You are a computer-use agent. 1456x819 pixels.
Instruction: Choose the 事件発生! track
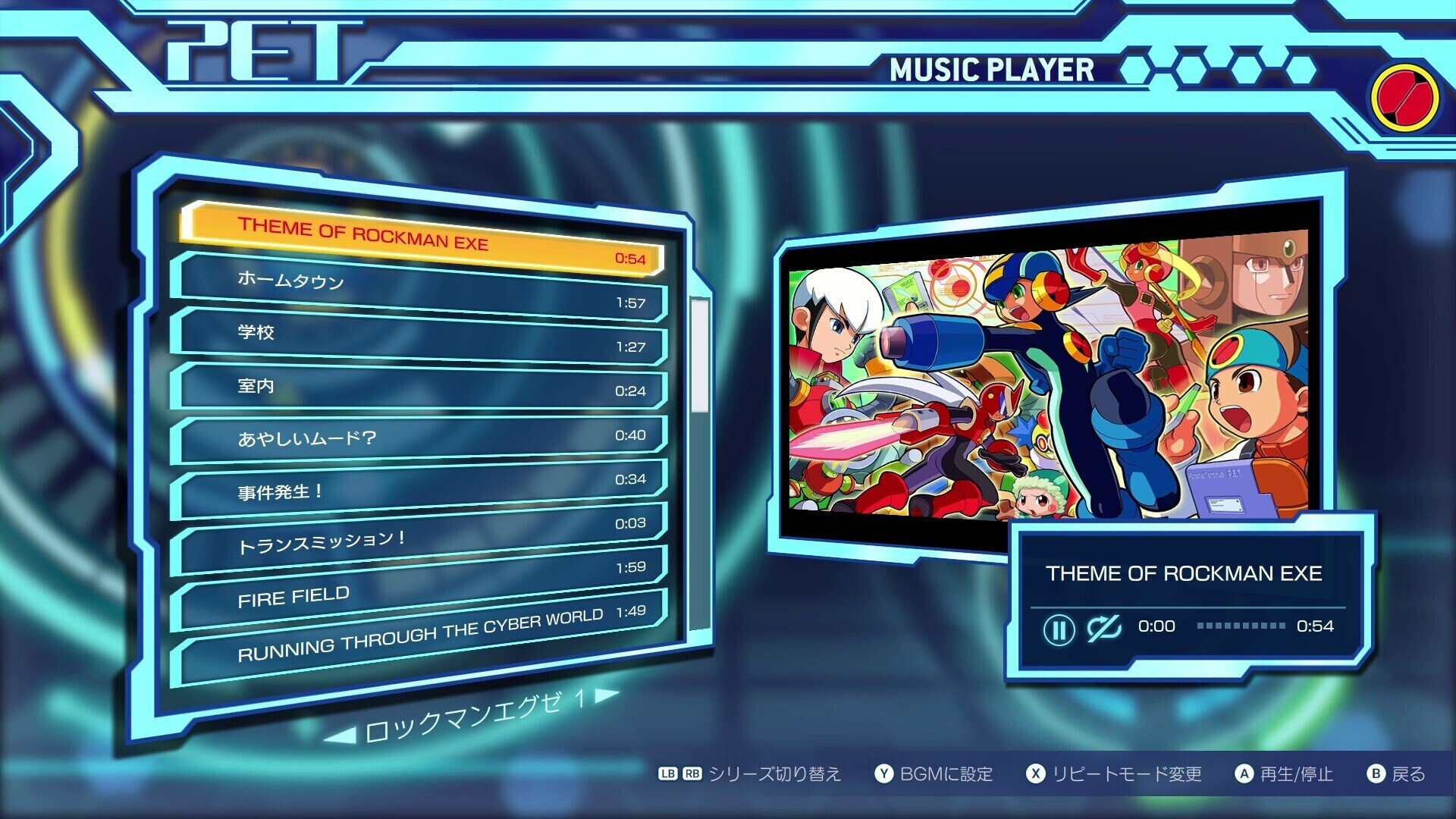point(421,489)
